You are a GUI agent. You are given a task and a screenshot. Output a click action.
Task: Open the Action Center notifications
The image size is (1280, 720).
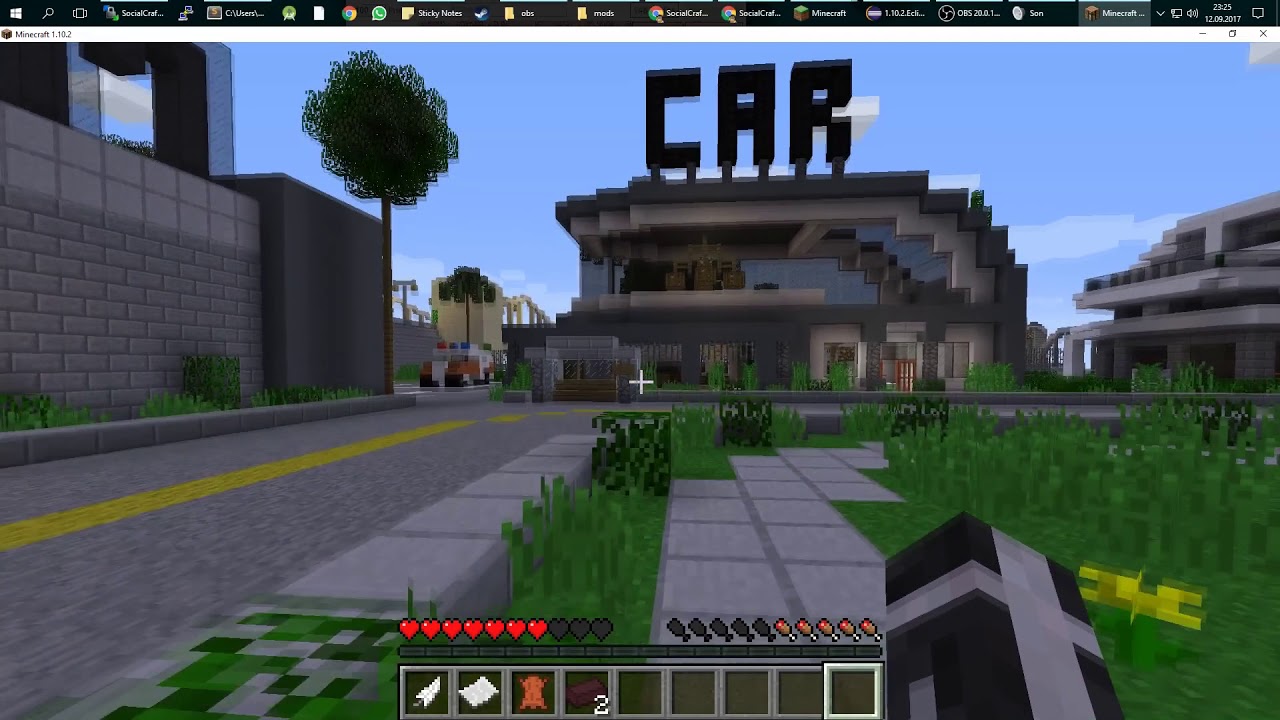[1258, 13]
